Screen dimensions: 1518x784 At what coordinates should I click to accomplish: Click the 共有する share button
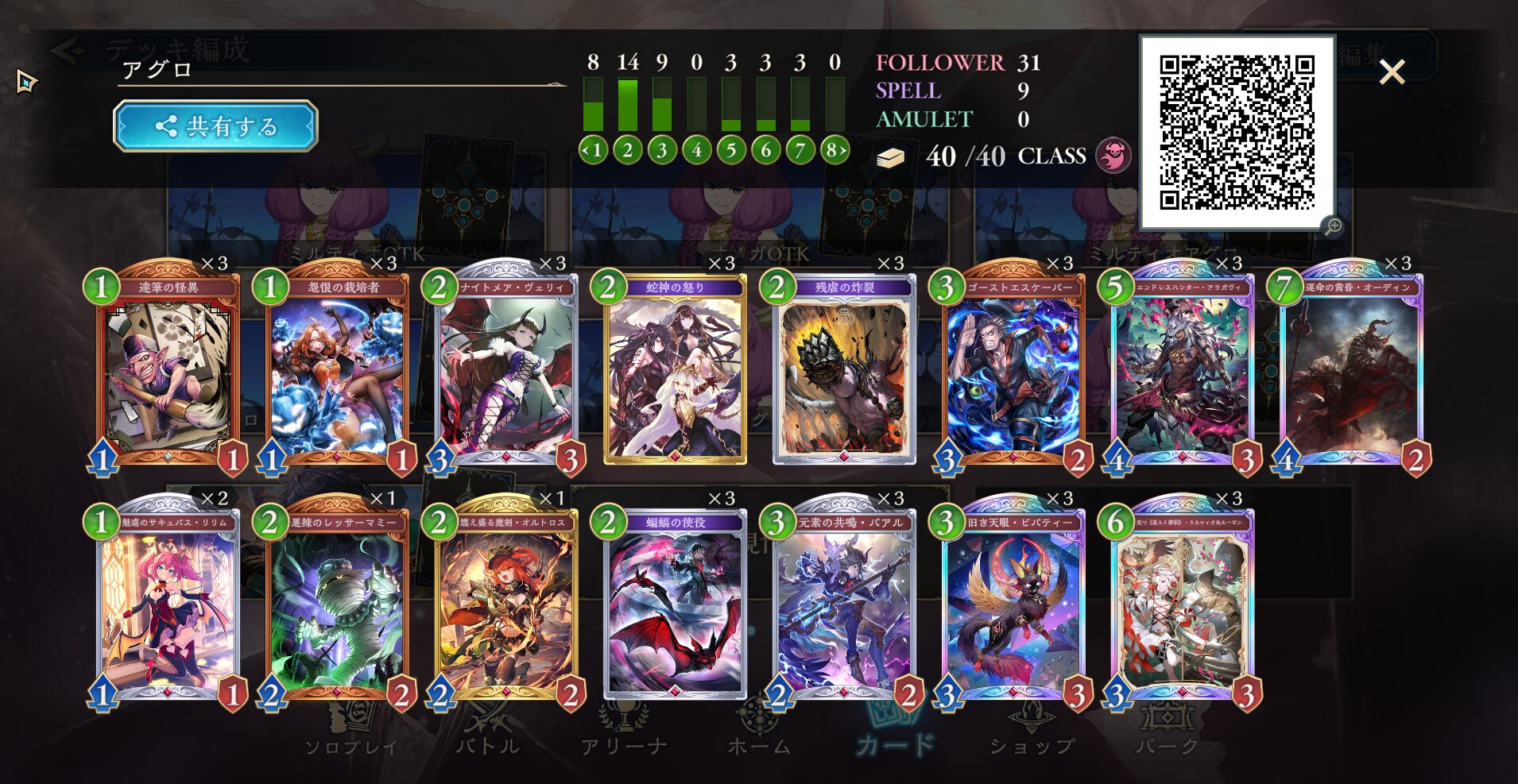(215, 126)
